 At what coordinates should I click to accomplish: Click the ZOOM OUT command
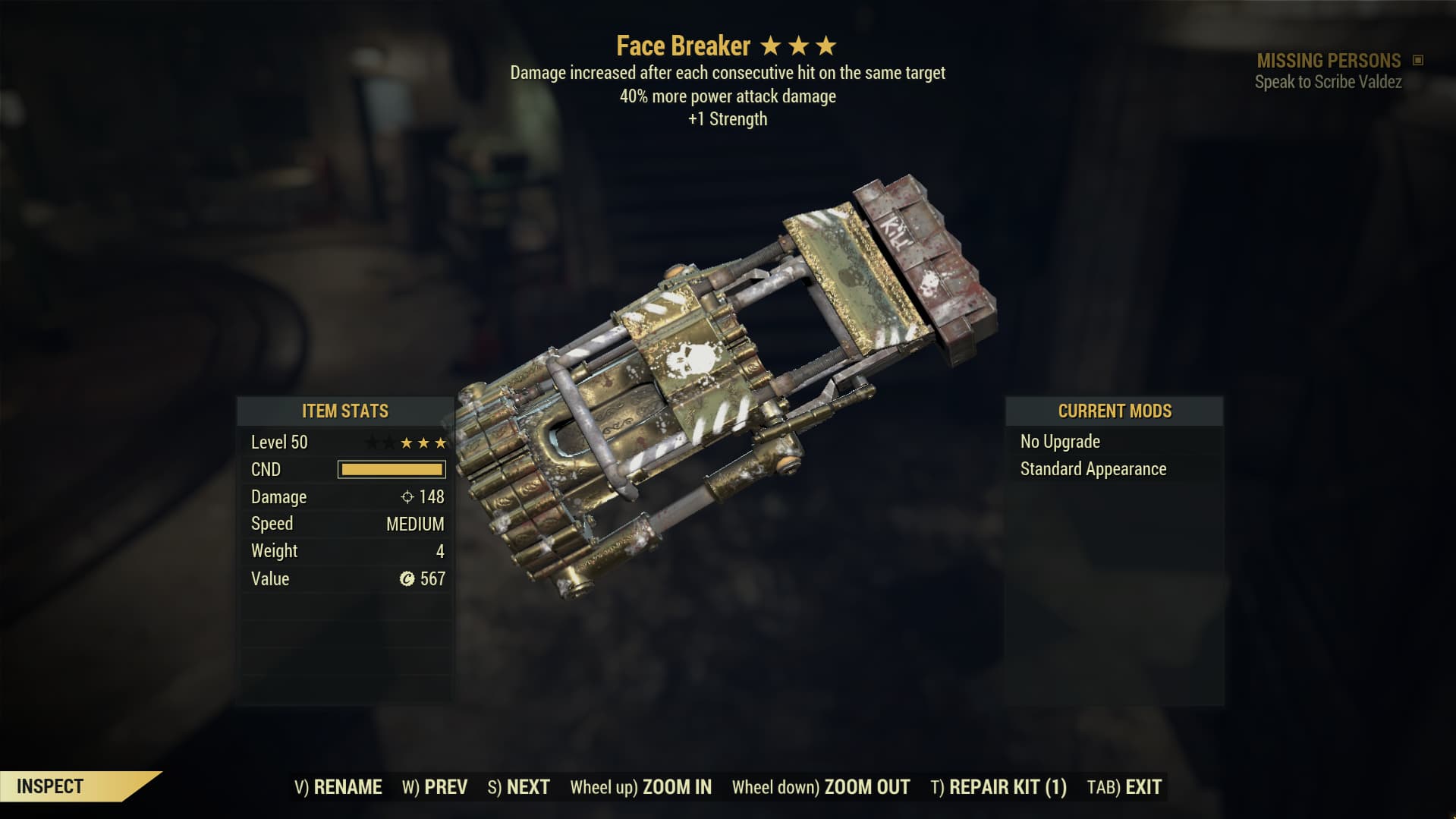(866, 787)
